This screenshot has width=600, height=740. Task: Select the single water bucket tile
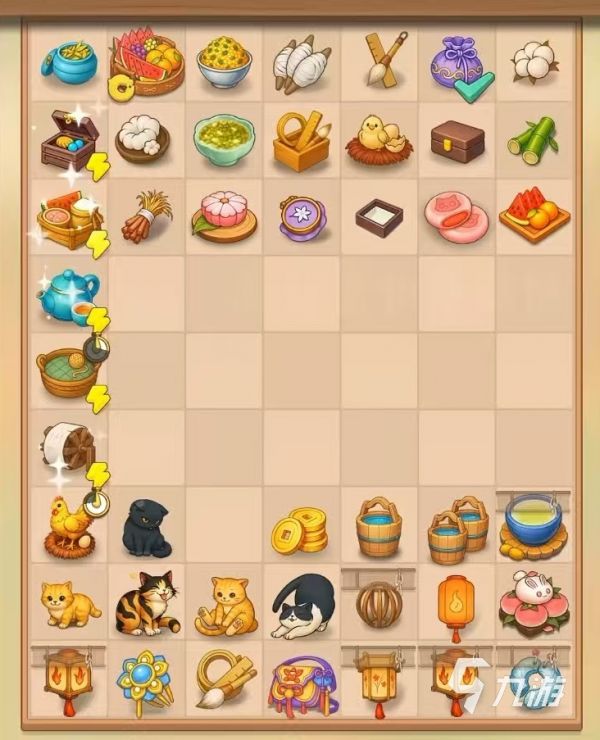pyautogui.click(x=378, y=527)
